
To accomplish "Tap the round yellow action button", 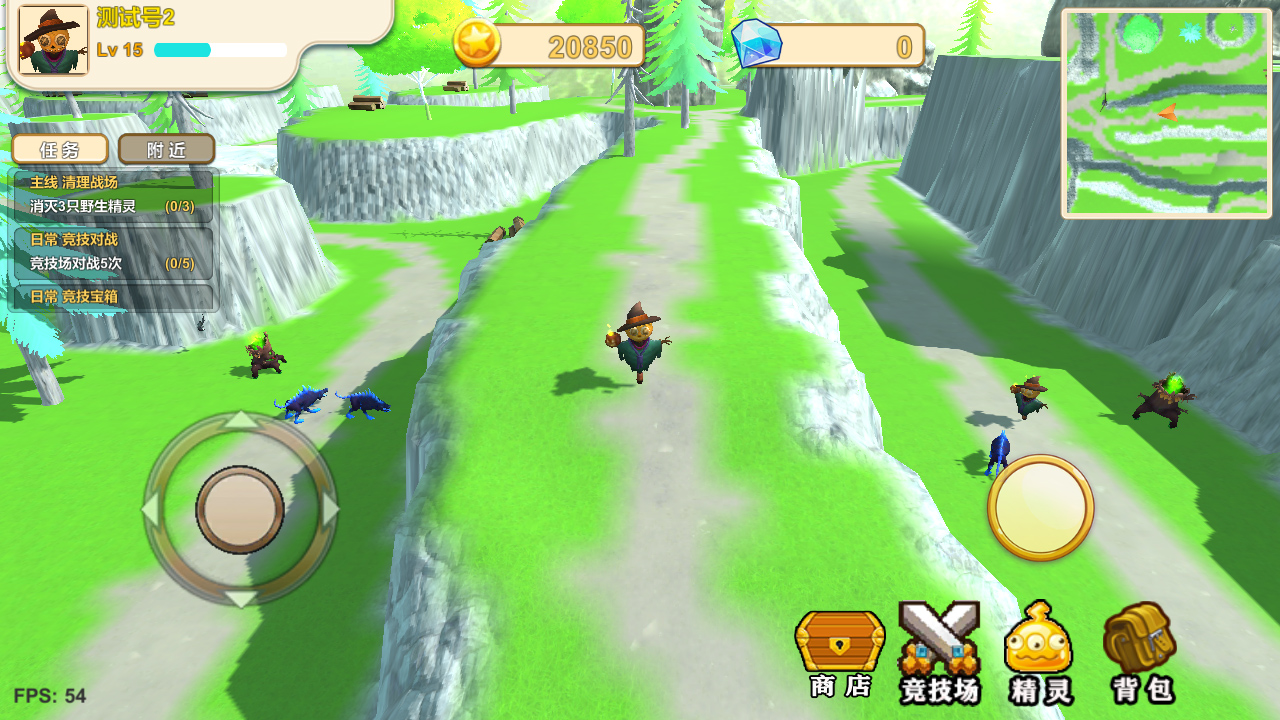I will coord(1040,507).
